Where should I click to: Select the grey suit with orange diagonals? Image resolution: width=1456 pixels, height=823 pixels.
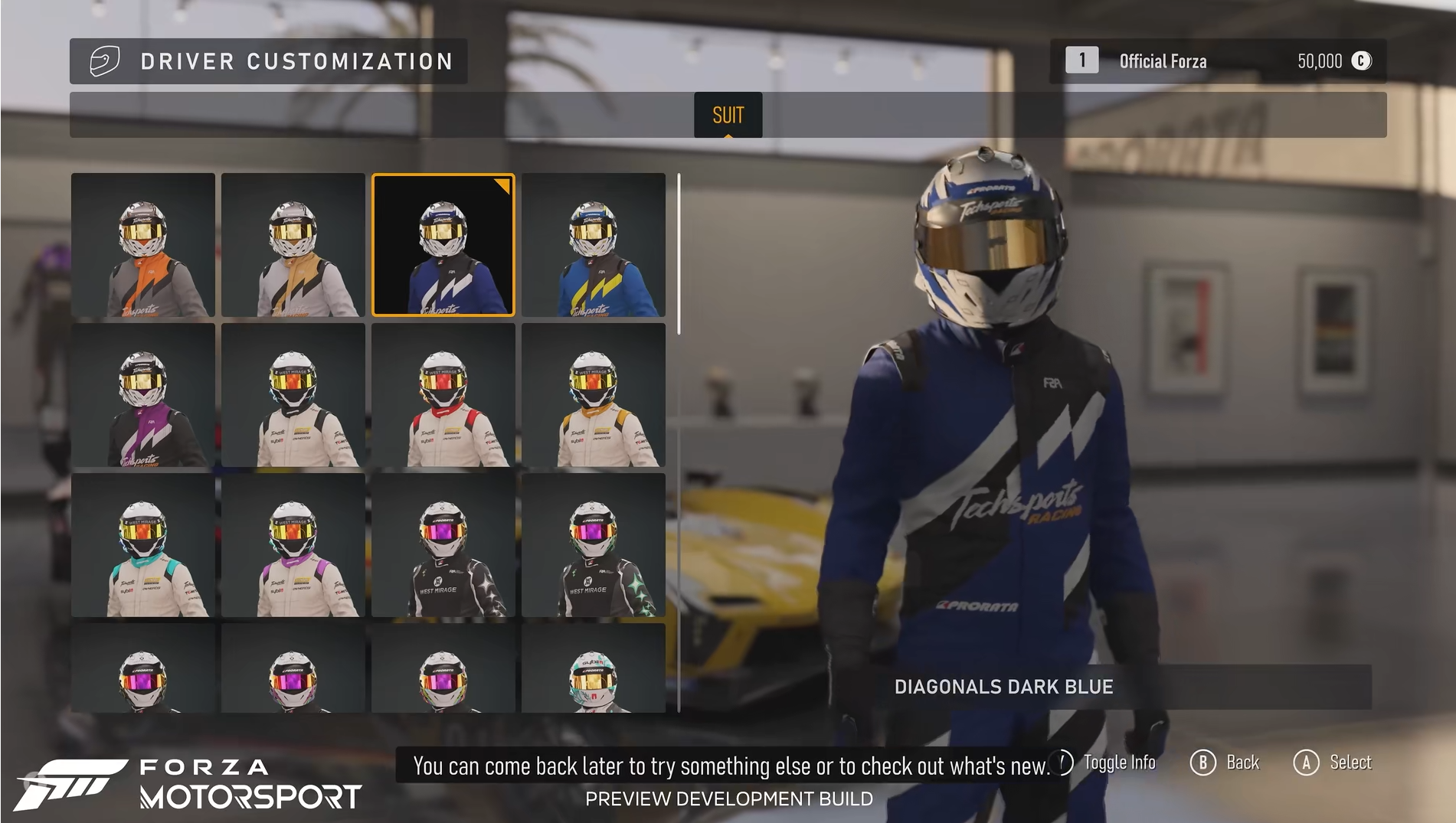pos(143,245)
